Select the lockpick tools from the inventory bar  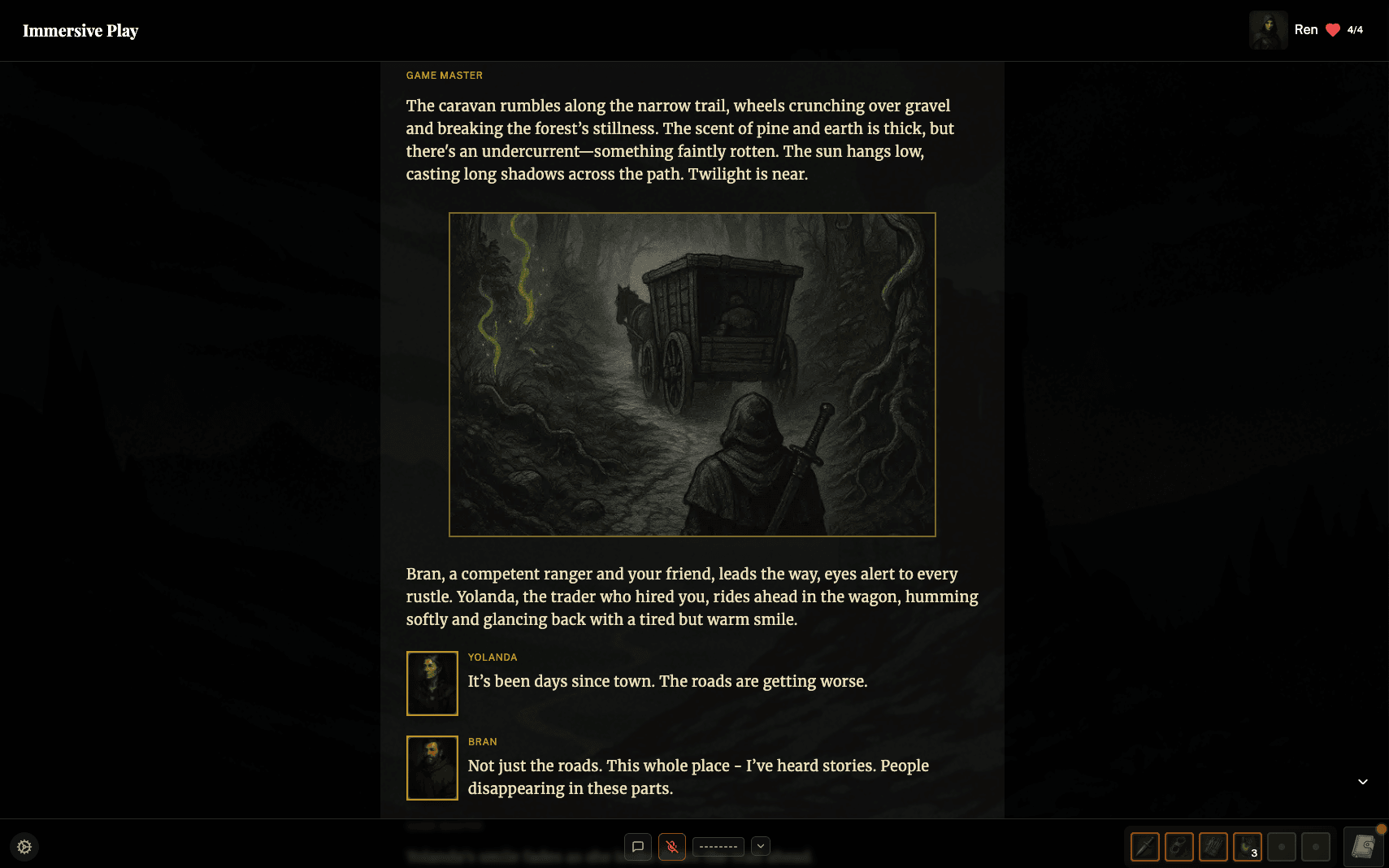coord(1213,847)
